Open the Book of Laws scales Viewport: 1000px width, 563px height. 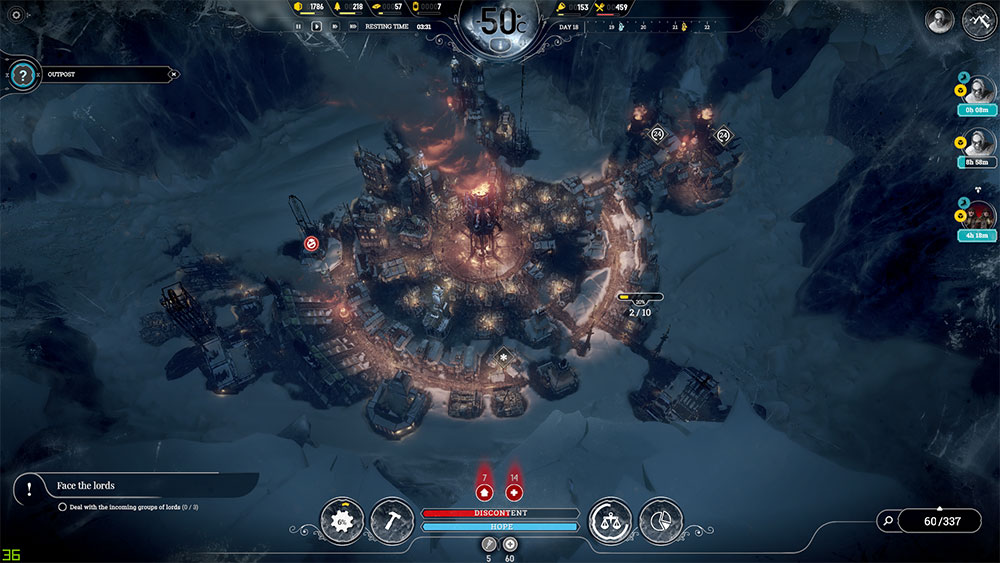point(609,521)
